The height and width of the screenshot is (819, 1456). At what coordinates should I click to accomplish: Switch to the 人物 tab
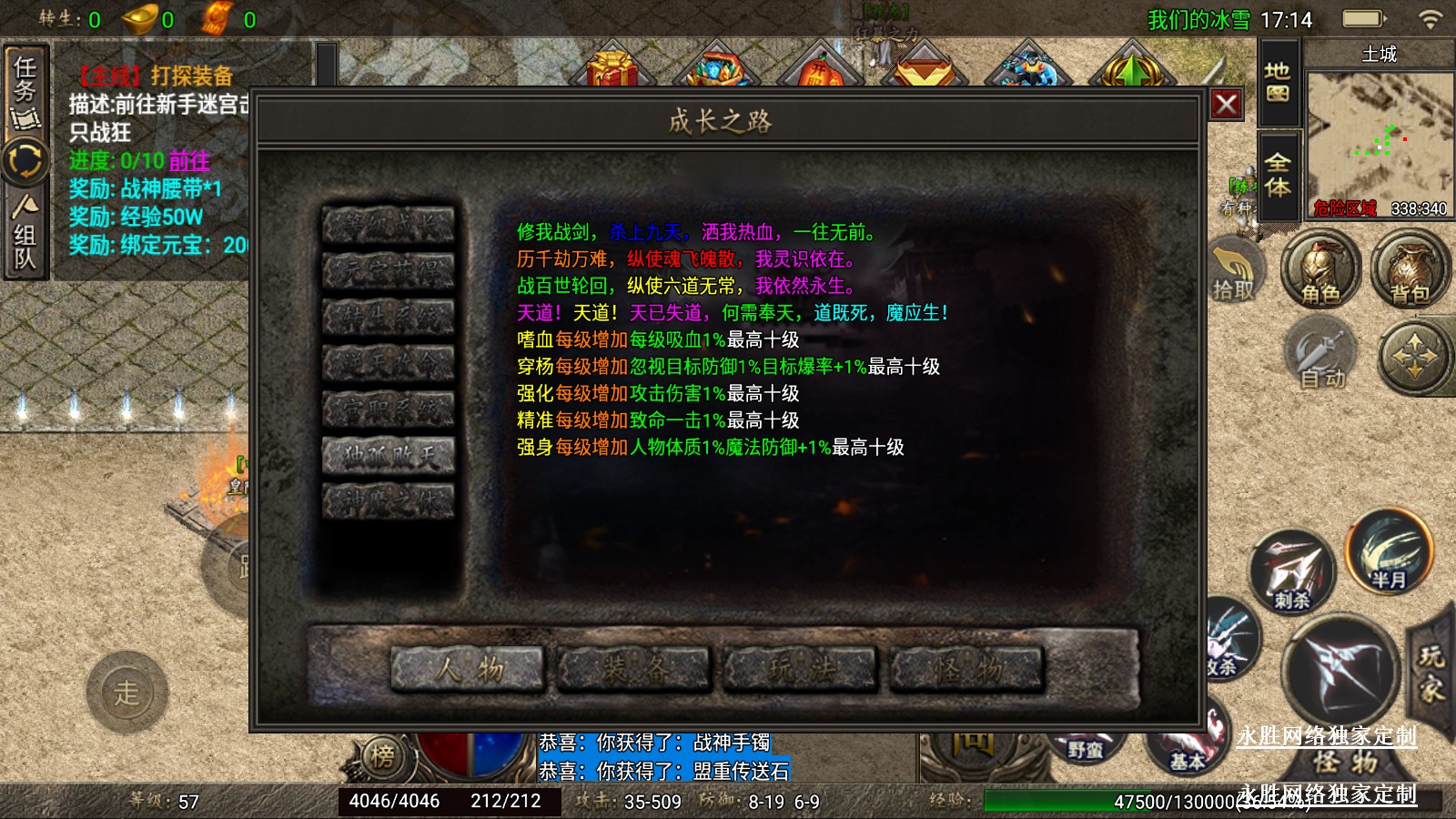[468, 670]
